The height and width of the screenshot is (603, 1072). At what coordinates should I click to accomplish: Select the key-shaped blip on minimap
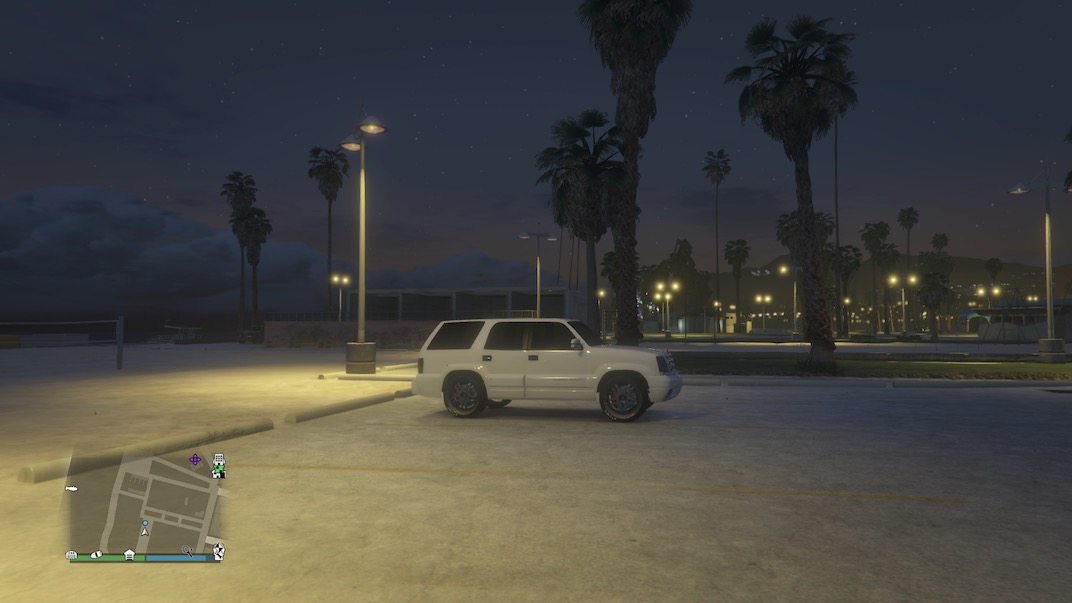pos(187,551)
